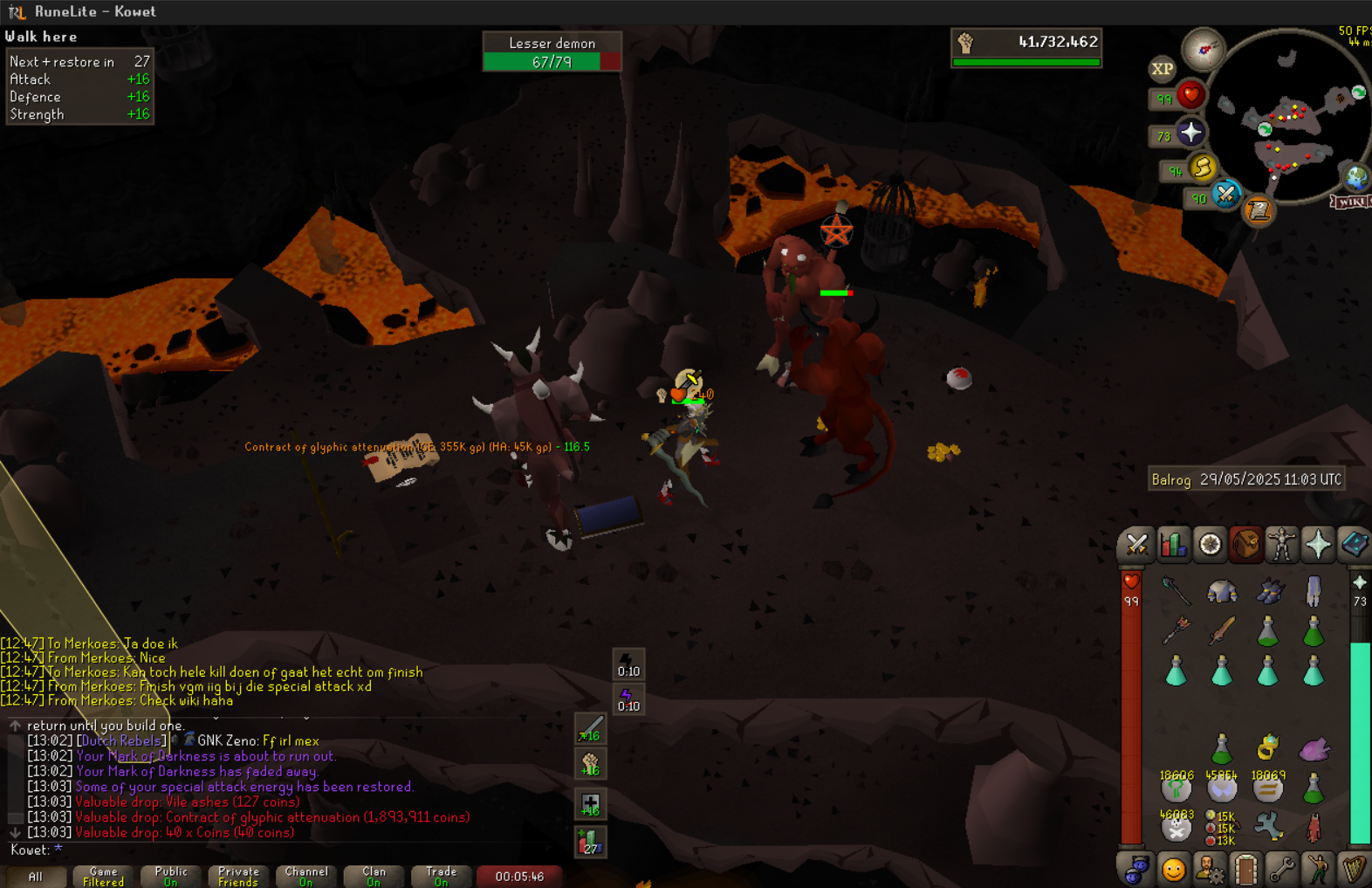Switch to the Skills tab

point(1173,545)
